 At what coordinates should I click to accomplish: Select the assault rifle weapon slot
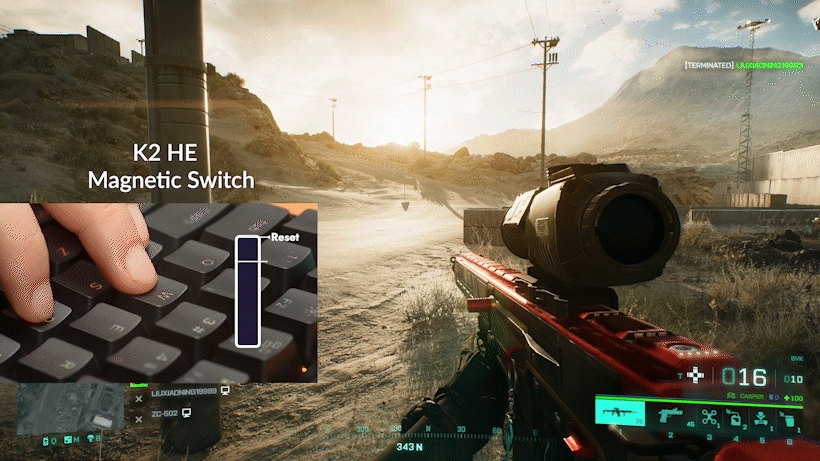click(x=617, y=414)
